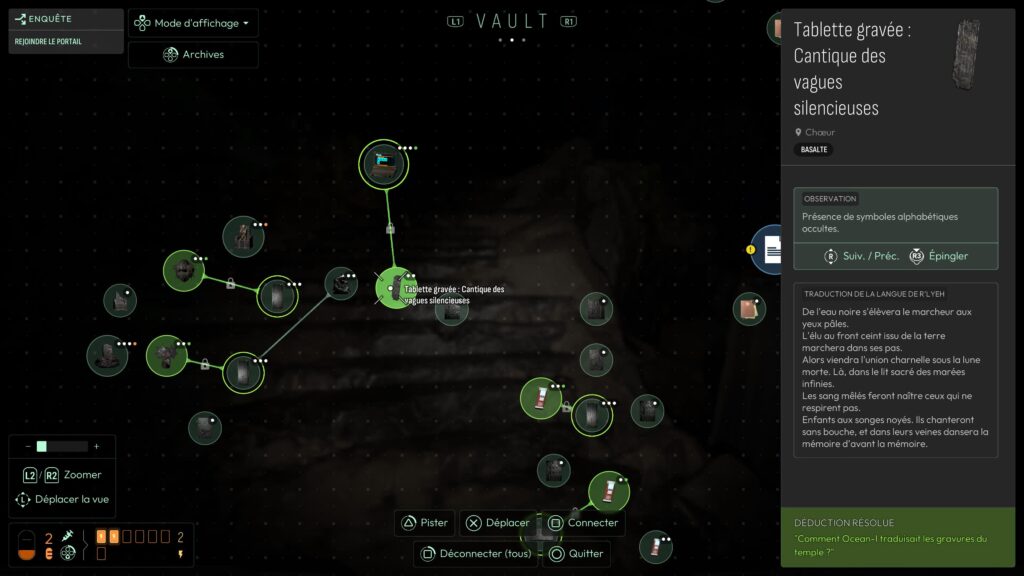Choose the Déplacer action

pos(498,522)
